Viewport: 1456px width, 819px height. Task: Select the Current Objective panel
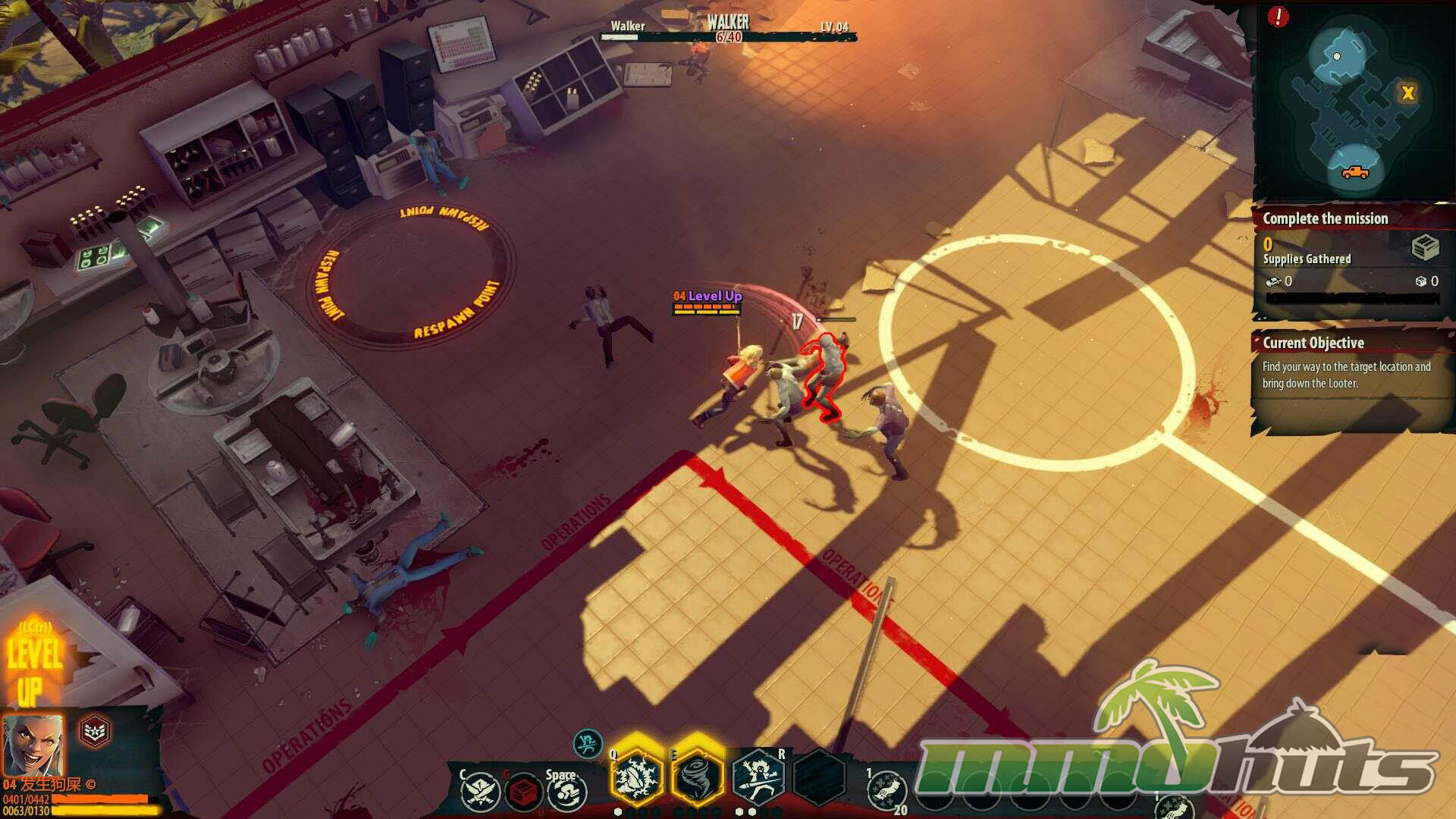click(1350, 364)
